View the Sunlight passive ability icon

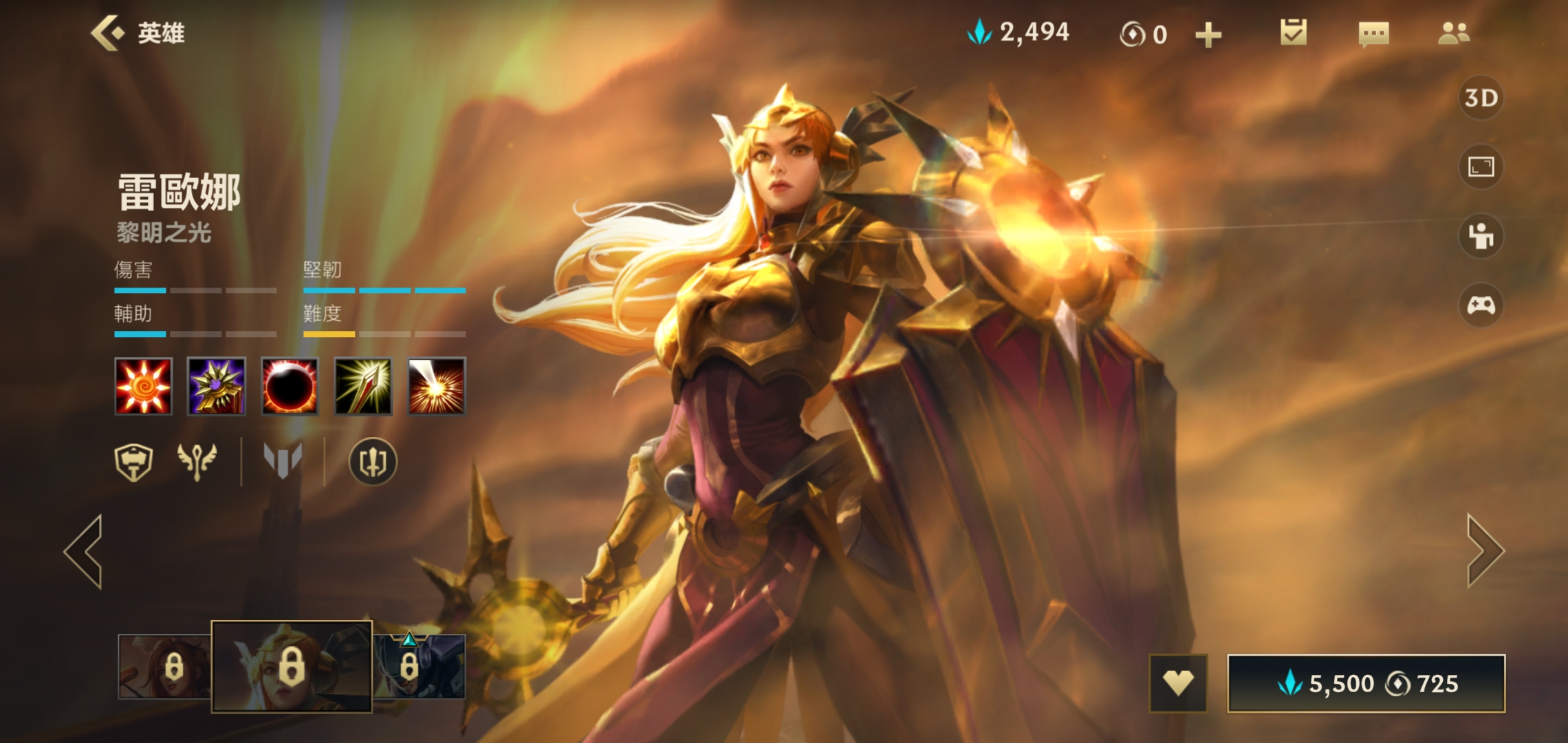pyautogui.click(x=143, y=386)
